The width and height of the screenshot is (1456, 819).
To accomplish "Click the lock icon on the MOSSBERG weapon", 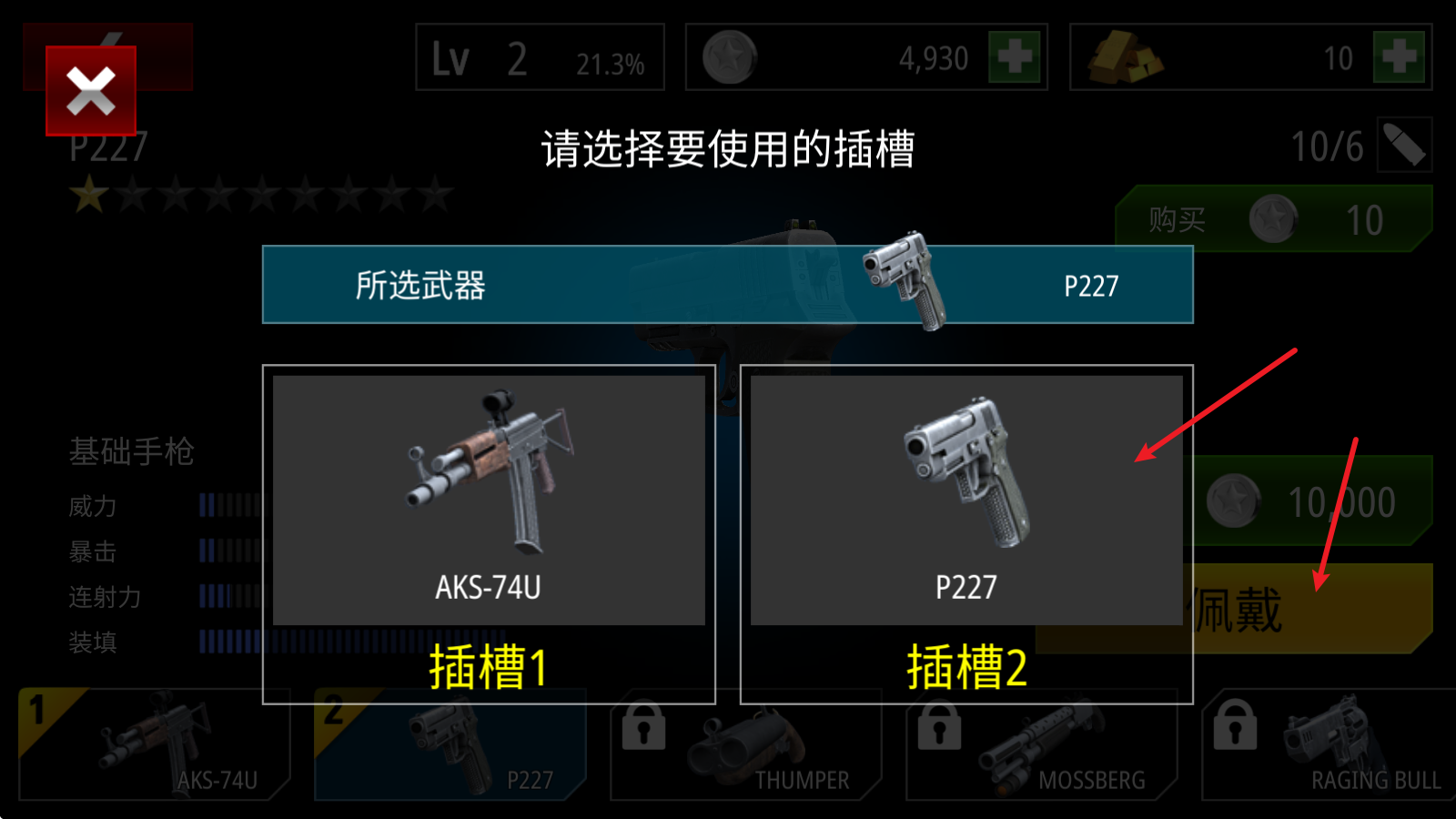I will pyautogui.click(x=941, y=728).
